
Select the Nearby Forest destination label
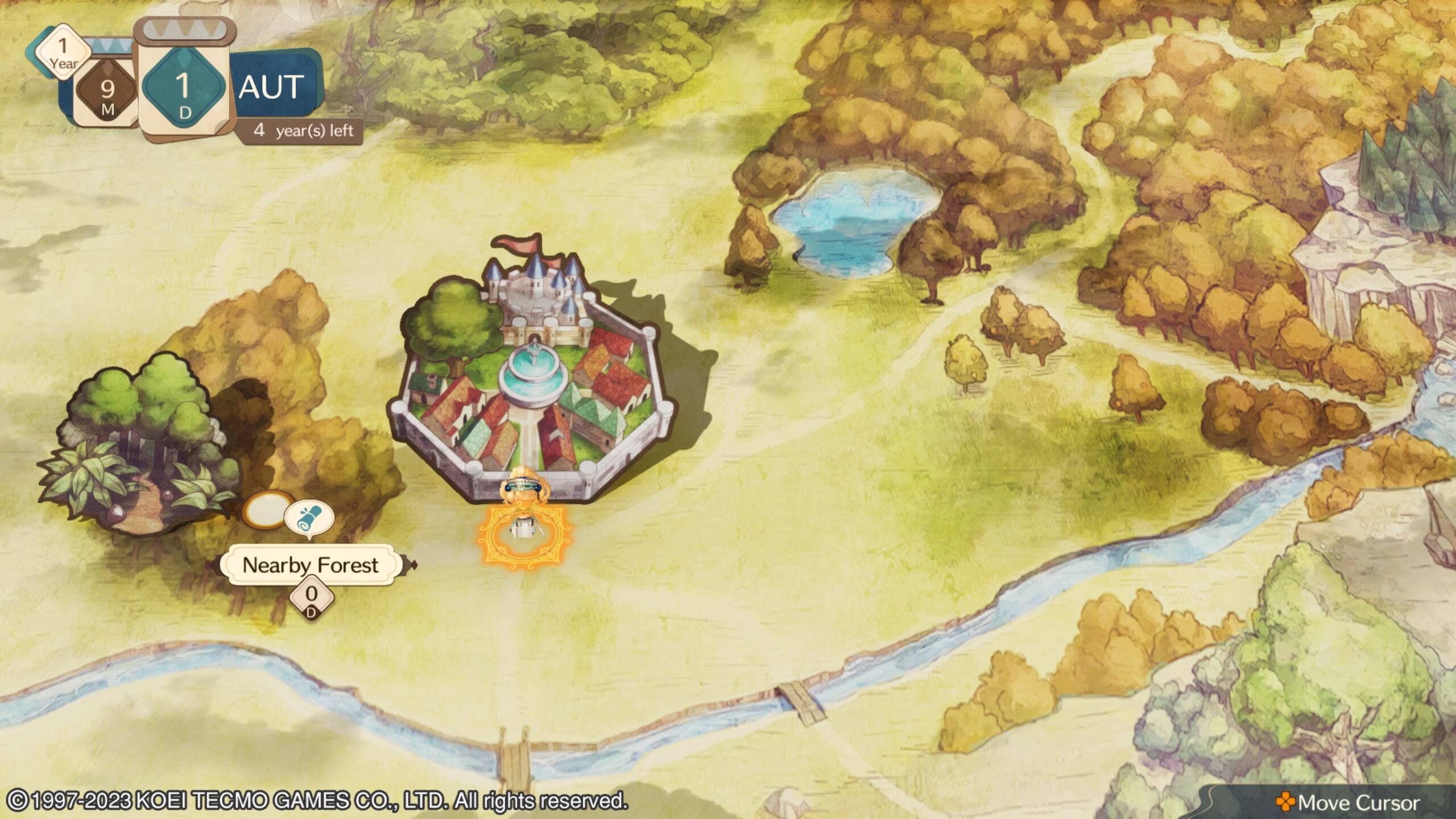(x=311, y=565)
